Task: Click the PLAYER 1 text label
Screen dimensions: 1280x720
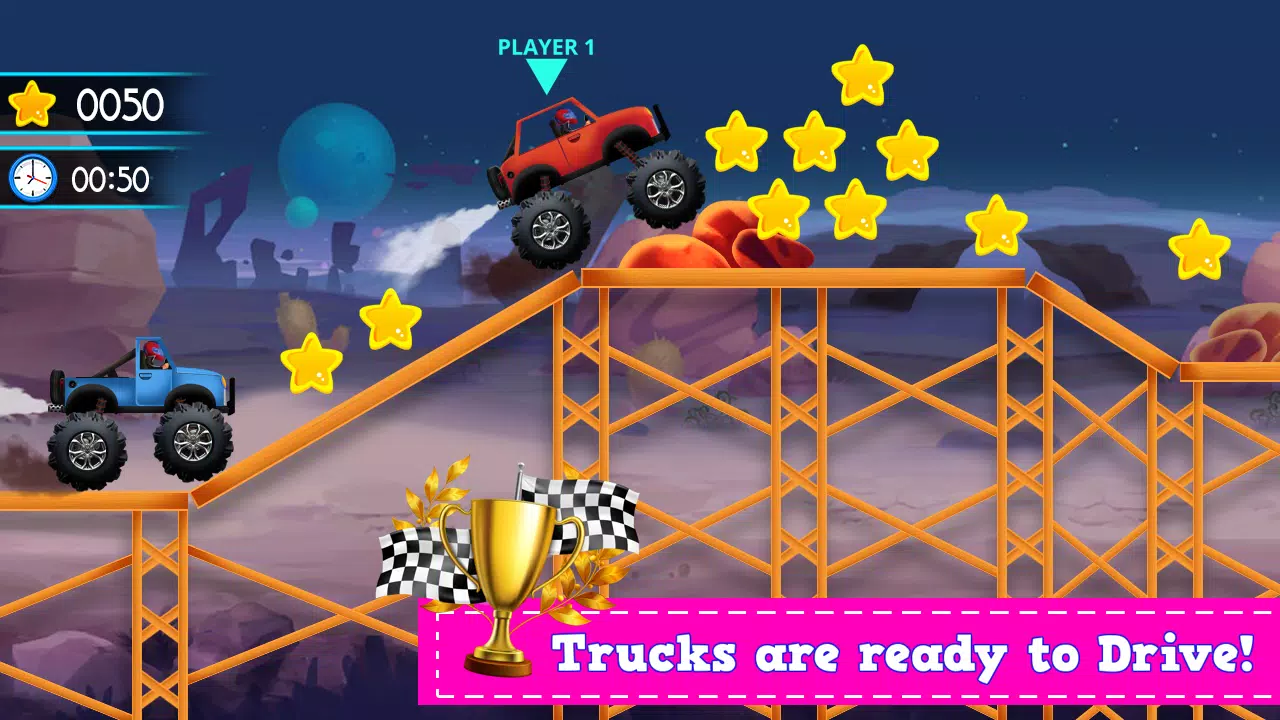Action: click(x=546, y=46)
